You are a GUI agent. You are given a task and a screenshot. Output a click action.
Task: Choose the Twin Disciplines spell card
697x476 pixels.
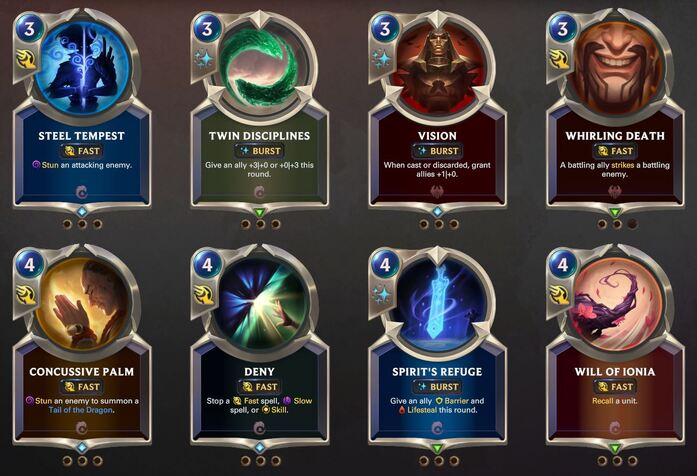(x=259, y=110)
